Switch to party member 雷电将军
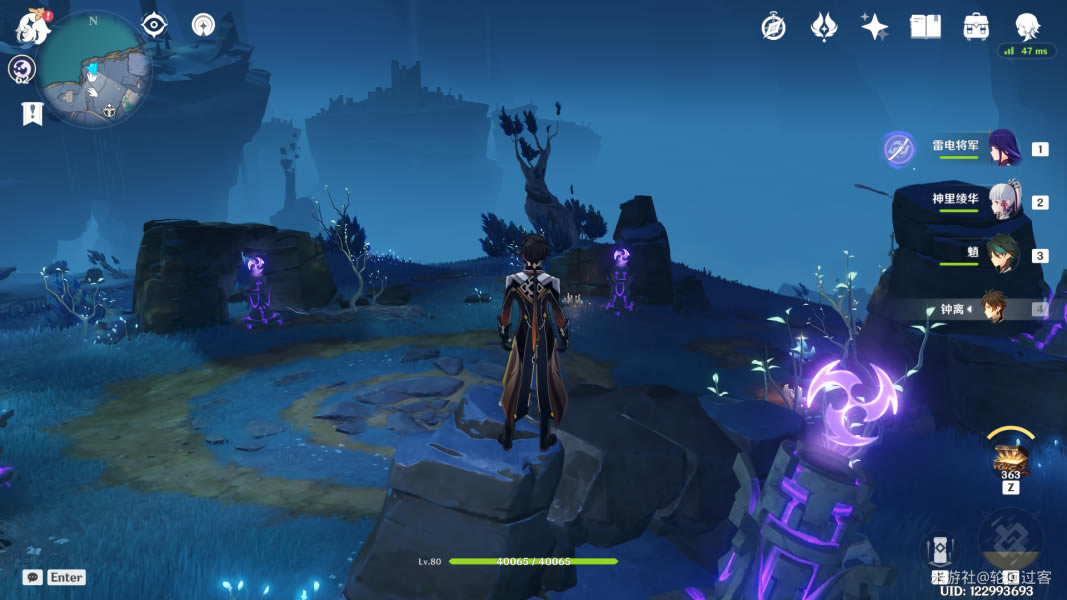 pos(1003,148)
